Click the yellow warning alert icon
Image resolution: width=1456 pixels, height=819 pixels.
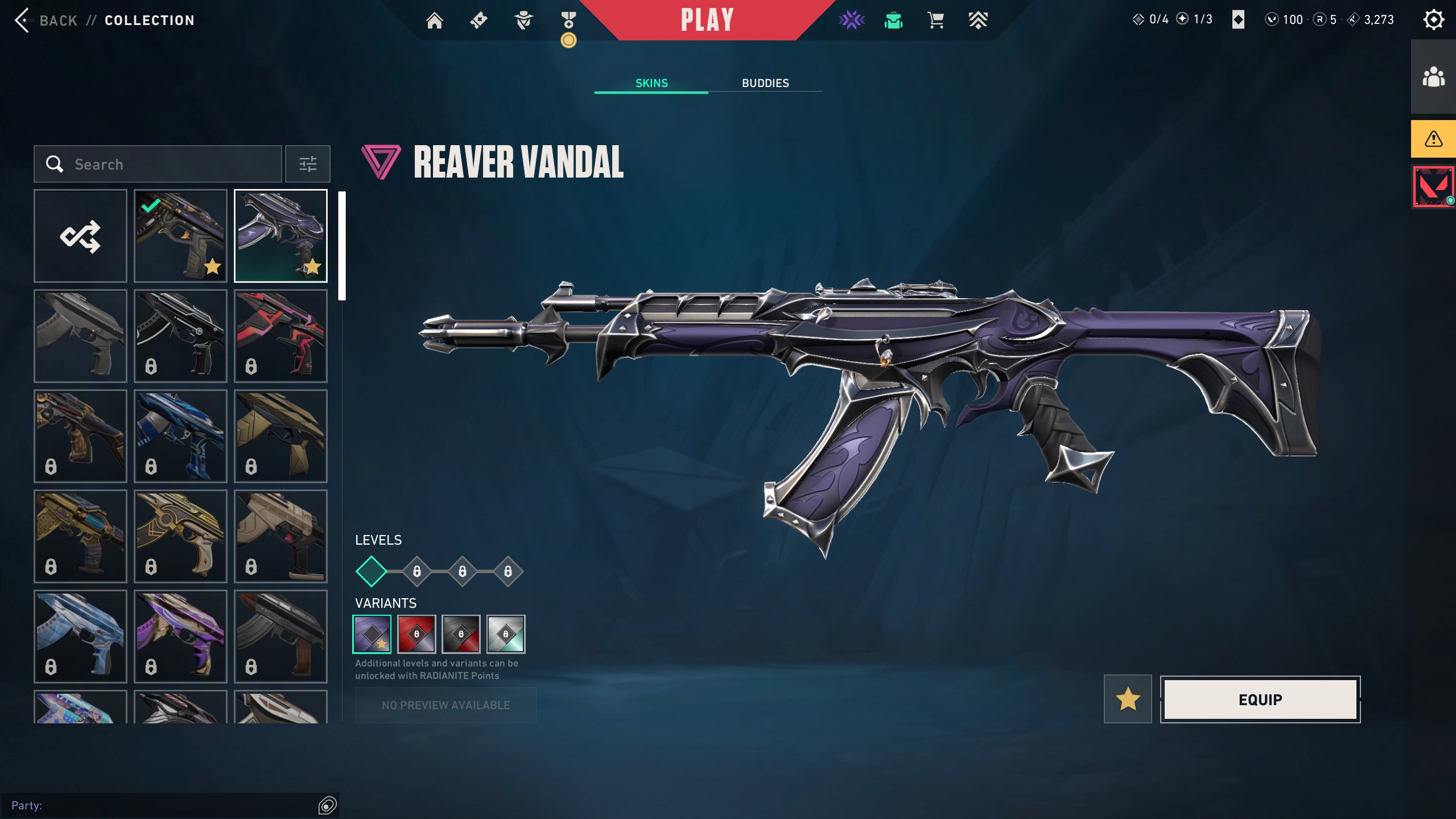coord(1433,139)
